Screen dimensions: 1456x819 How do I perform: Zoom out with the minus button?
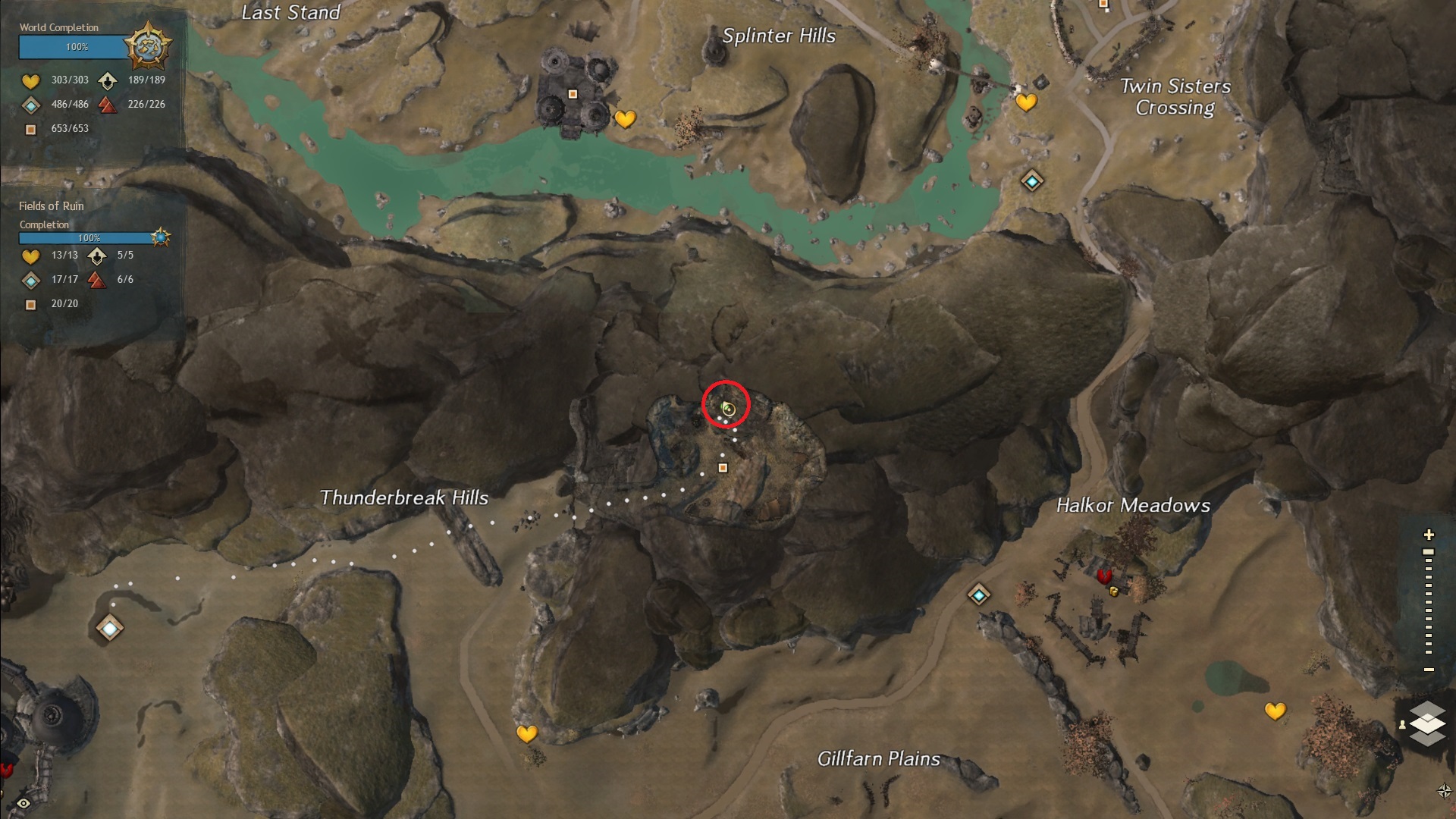pos(1429,670)
